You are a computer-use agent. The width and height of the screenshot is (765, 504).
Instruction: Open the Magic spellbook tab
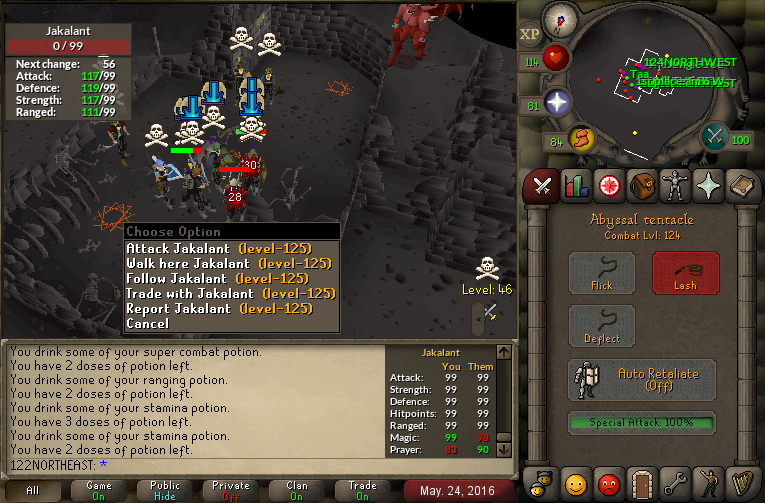pos(743,185)
